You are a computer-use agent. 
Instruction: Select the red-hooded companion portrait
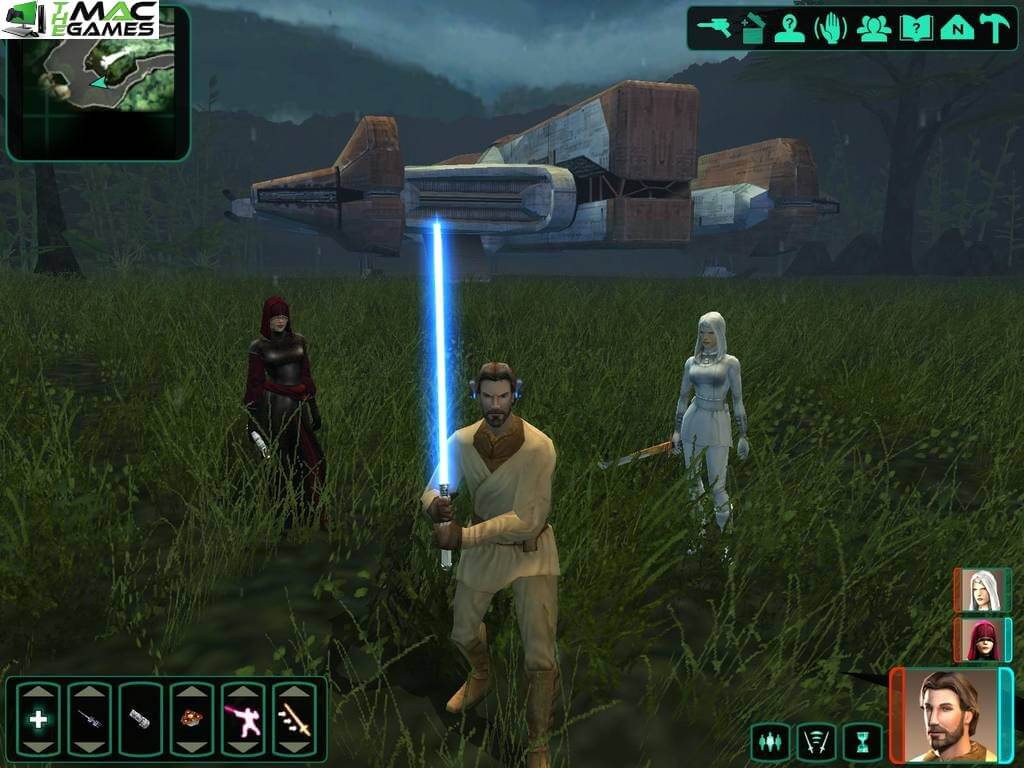982,639
